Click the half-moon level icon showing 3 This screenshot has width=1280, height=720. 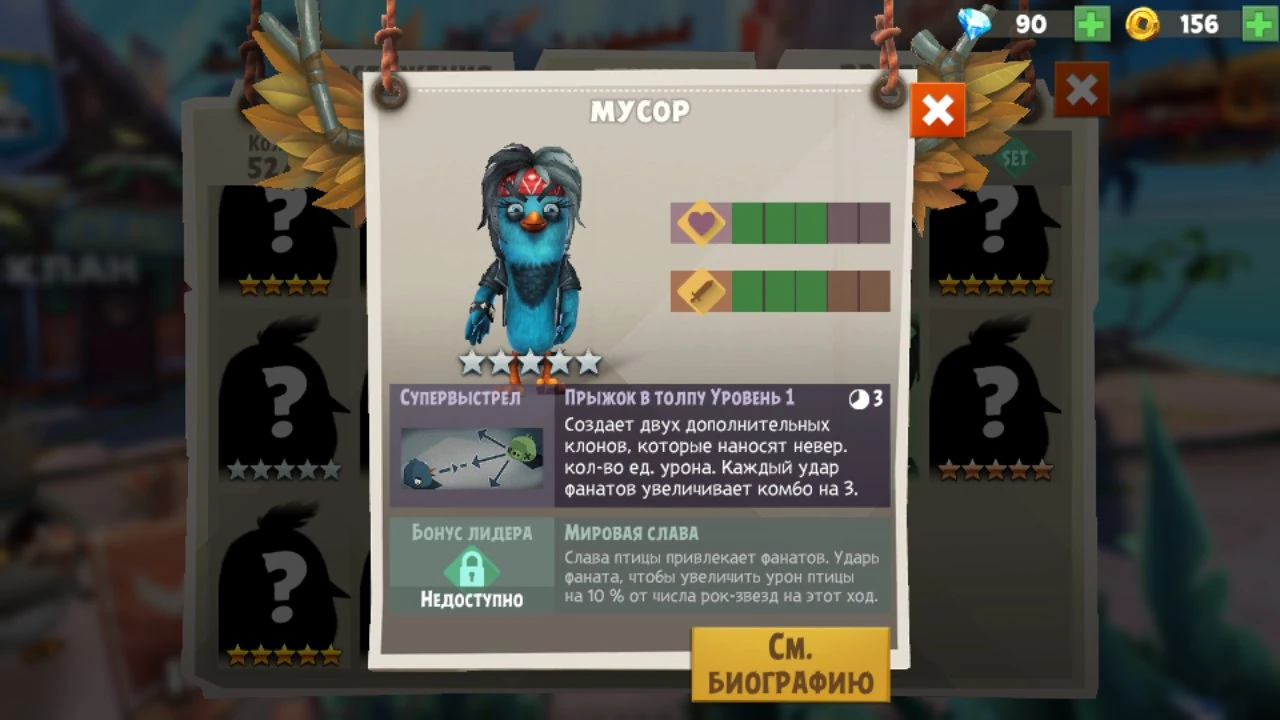tap(860, 398)
